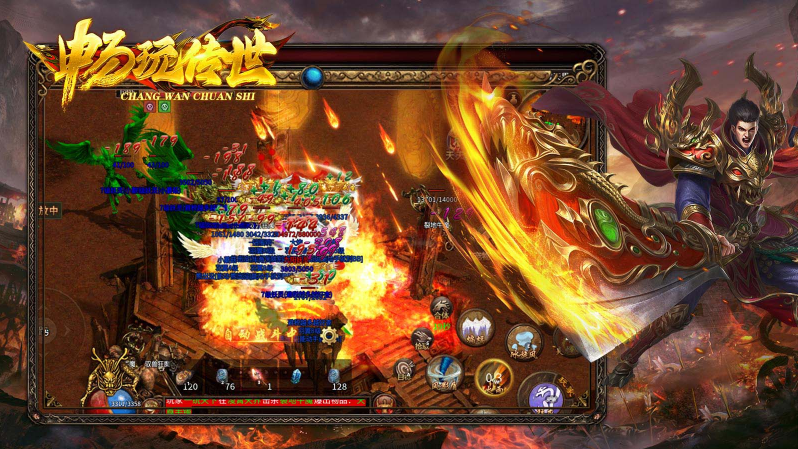Open the gear settings icon
798x449 pixels.
click(328, 336)
